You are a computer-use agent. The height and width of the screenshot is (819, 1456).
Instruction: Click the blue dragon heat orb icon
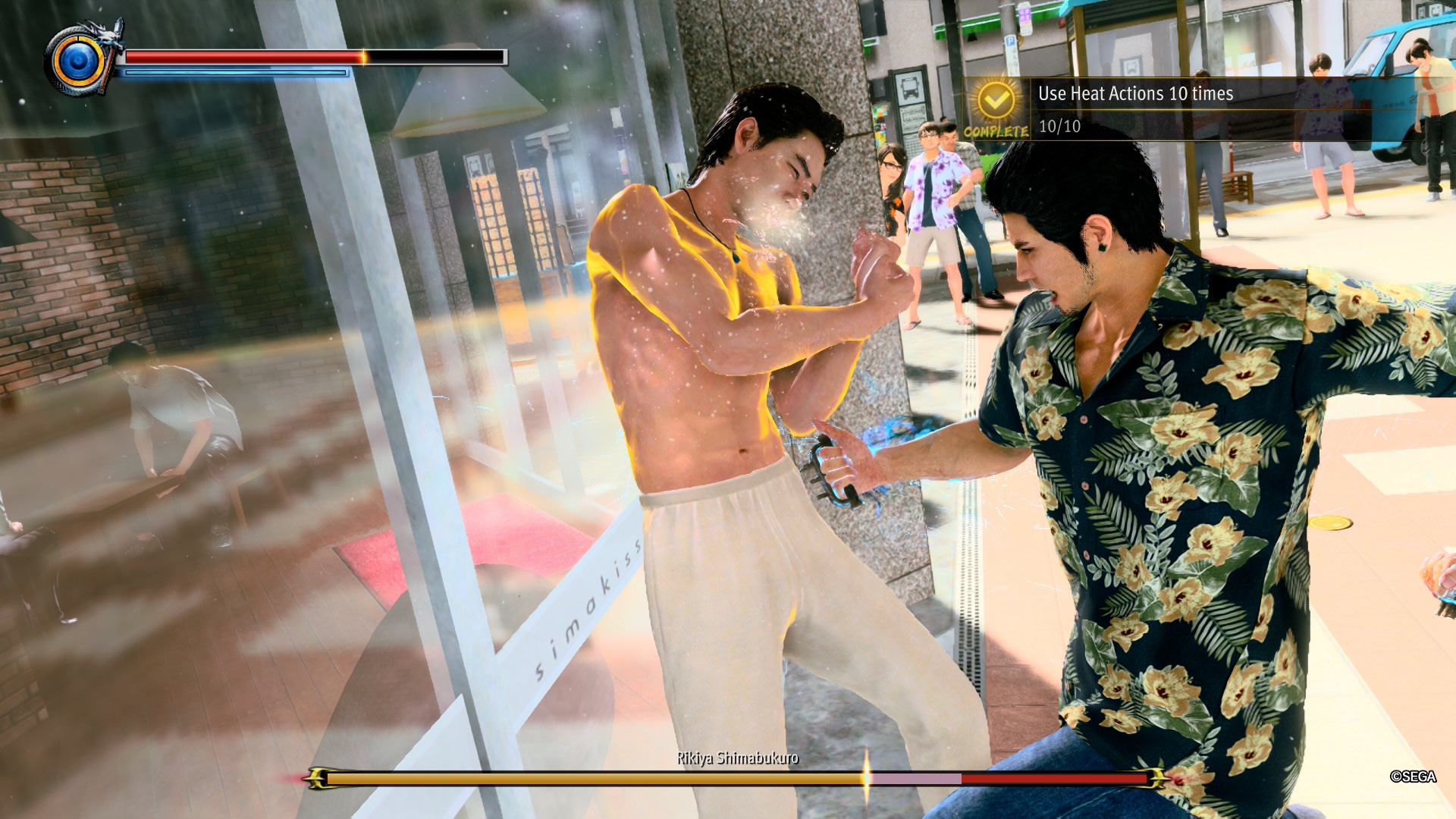pyautogui.click(x=77, y=61)
